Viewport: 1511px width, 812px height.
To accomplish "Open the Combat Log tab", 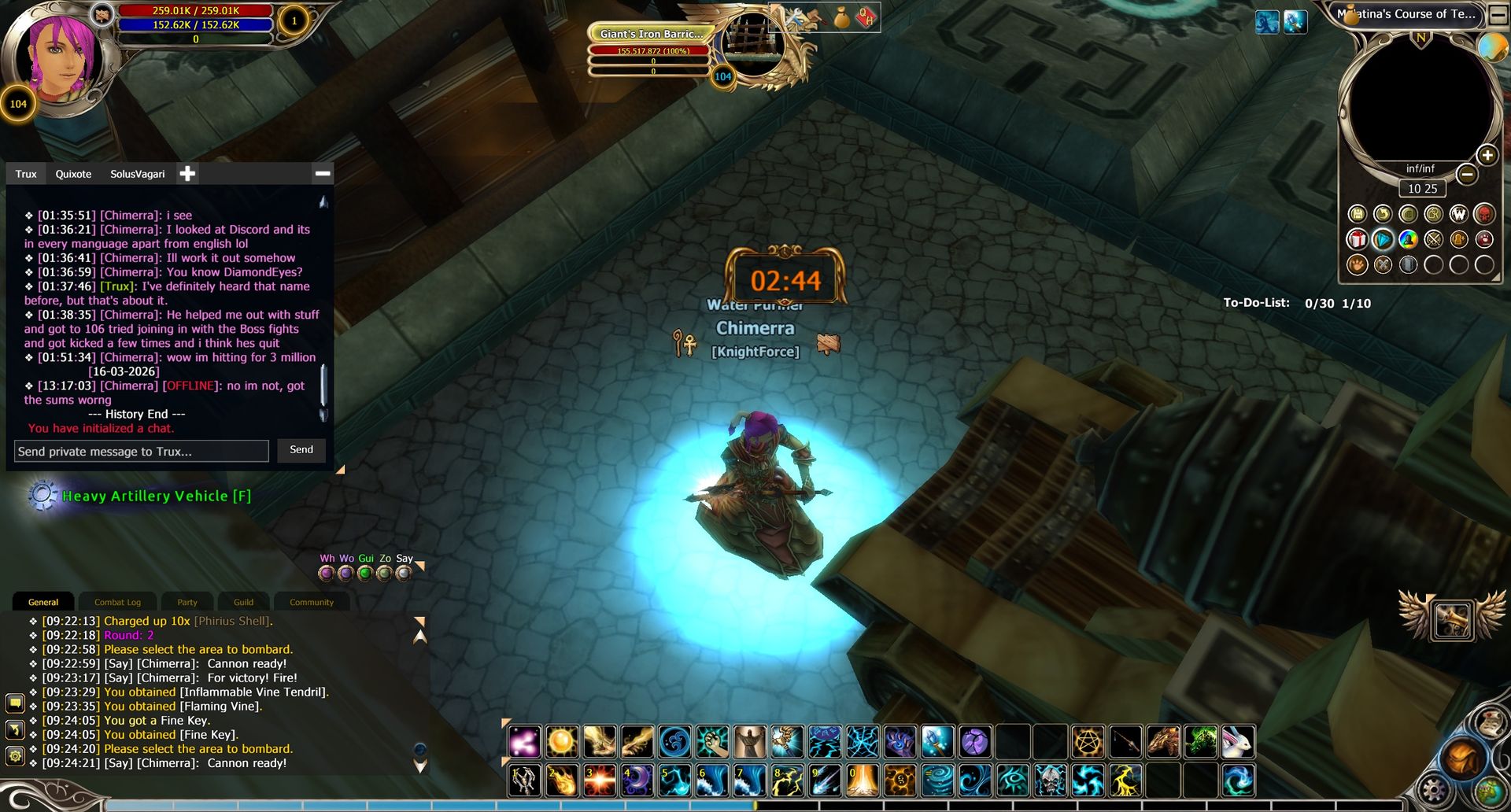I will (117, 603).
